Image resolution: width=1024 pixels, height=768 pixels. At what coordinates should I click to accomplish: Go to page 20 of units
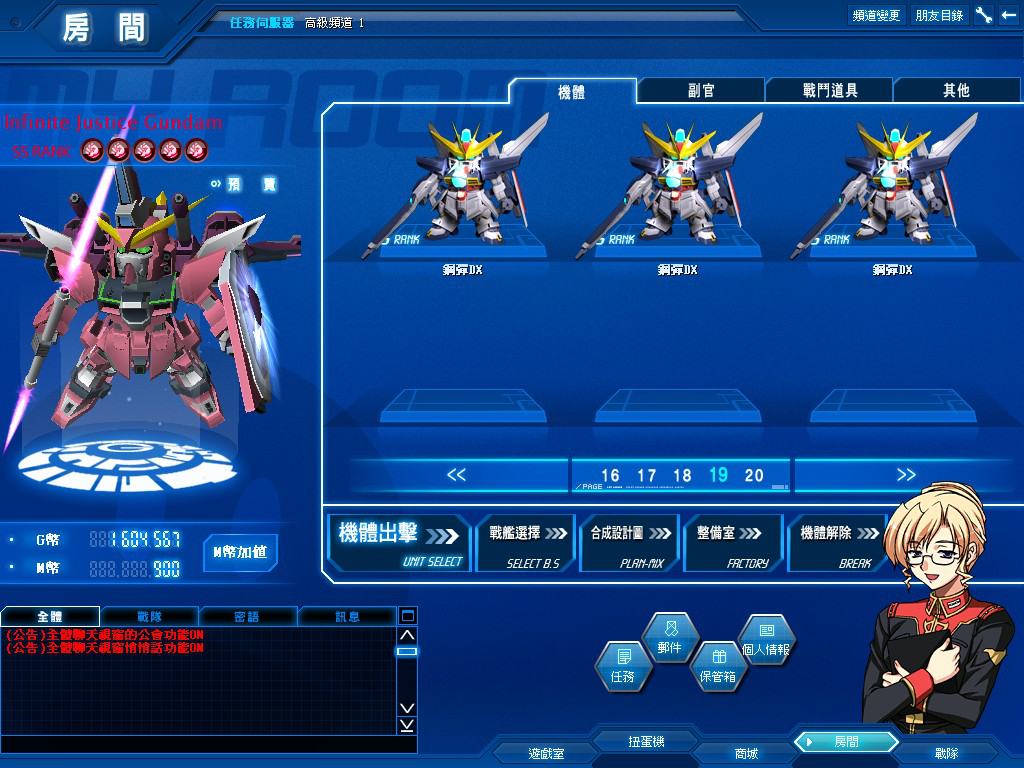coord(754,476)
